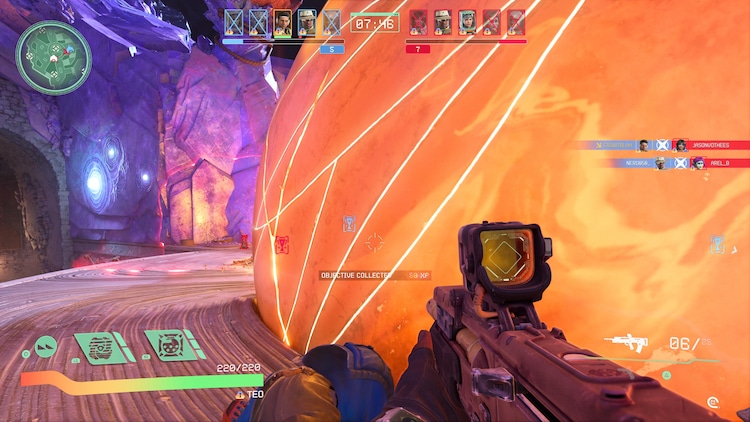750x422 pixels.
Task: Activate the double-arrow dash ability
Action: click(44, 348)
